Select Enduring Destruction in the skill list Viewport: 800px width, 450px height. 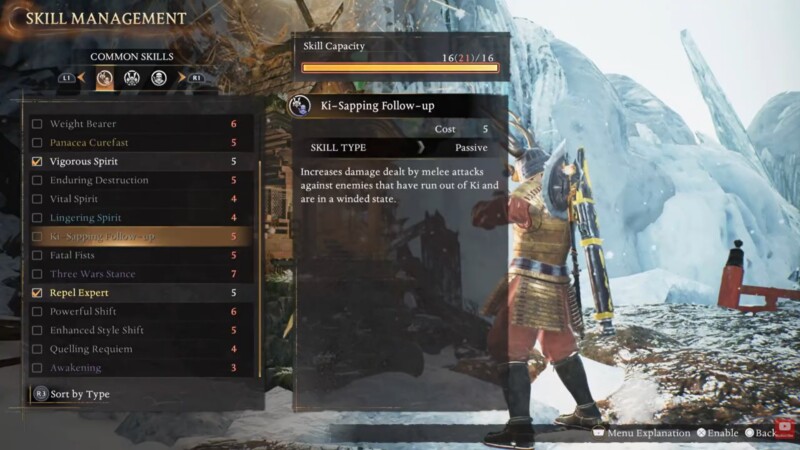click(99, 180)
